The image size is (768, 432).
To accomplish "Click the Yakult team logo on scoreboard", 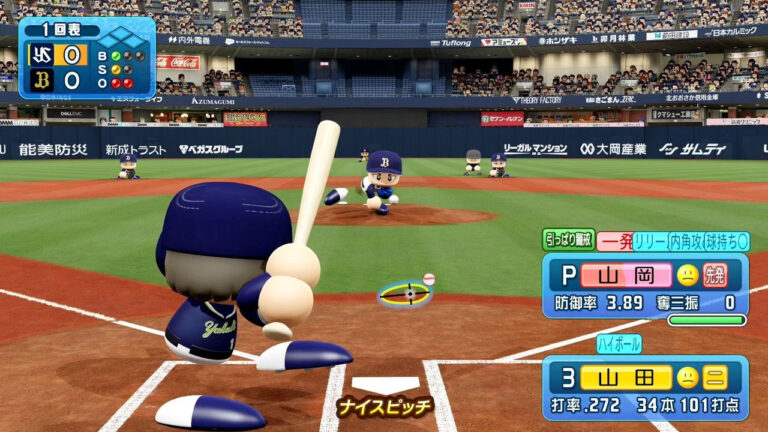I will (42, 55).
